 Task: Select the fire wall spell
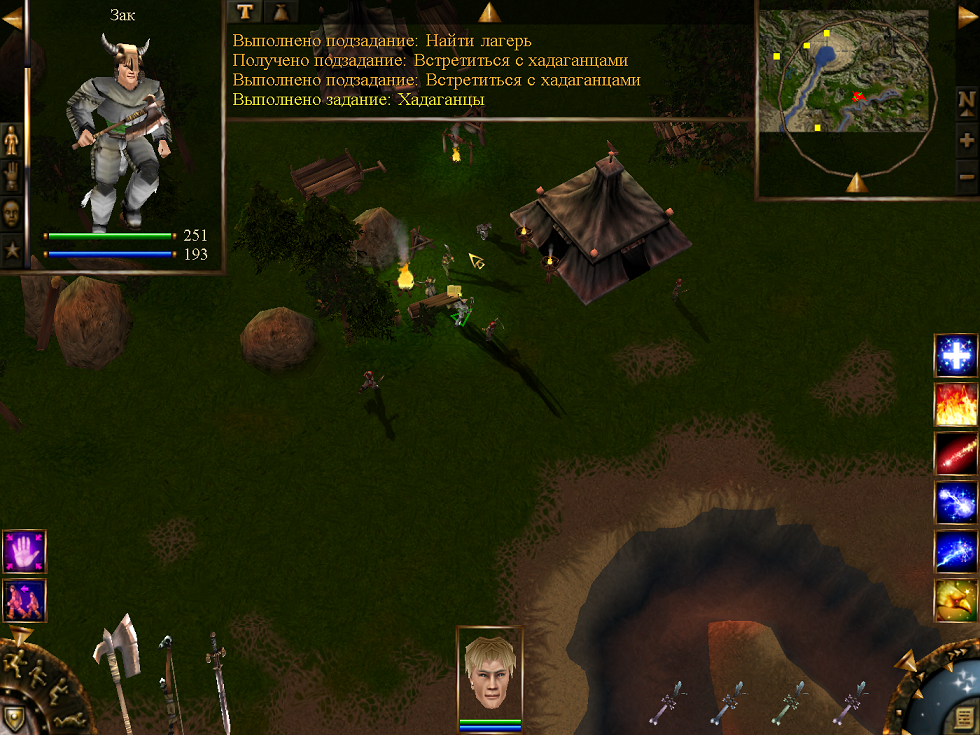click(956, 404)
